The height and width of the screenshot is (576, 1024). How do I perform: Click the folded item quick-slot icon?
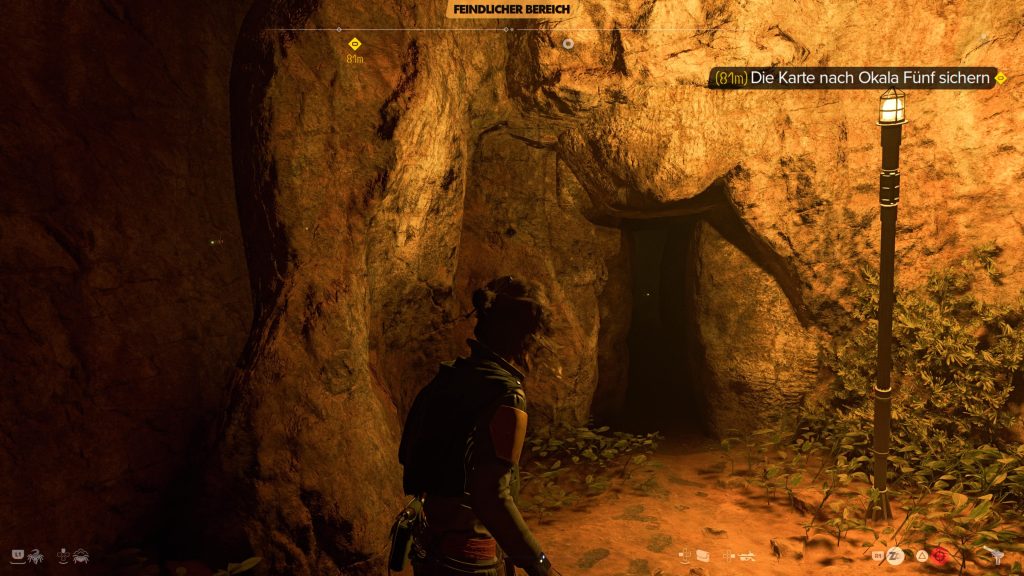(703, 554)
